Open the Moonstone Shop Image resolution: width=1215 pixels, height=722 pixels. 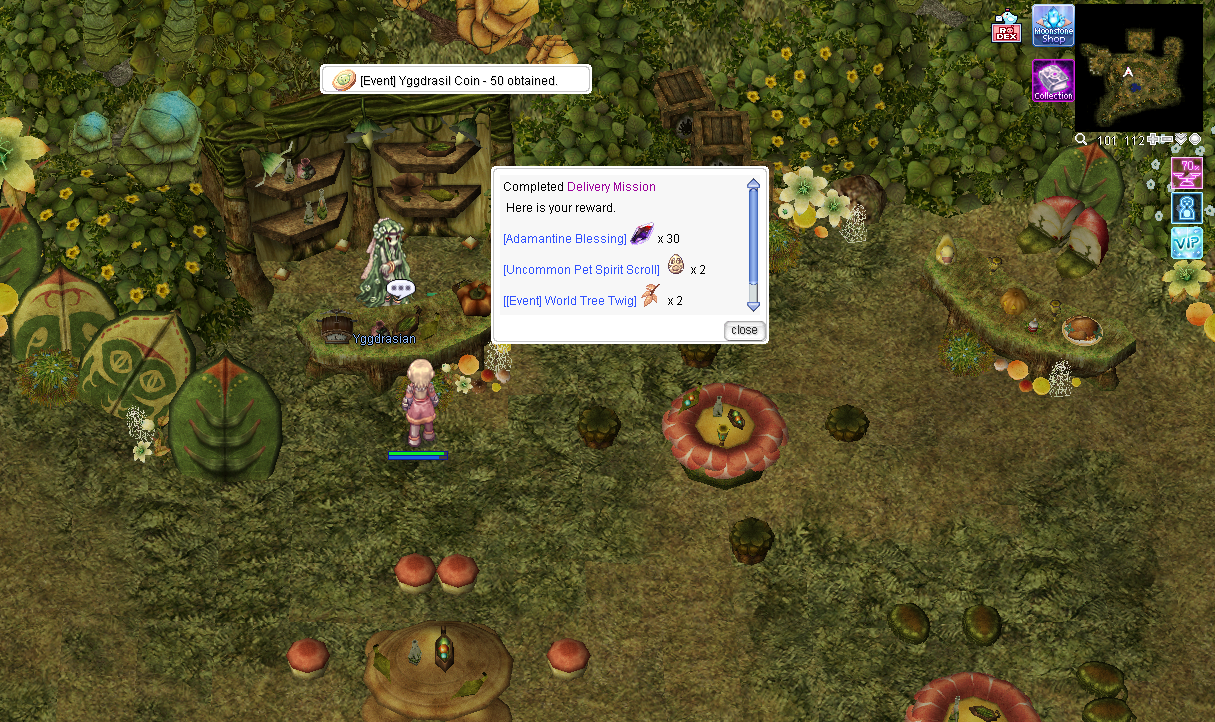(1053, 26)
